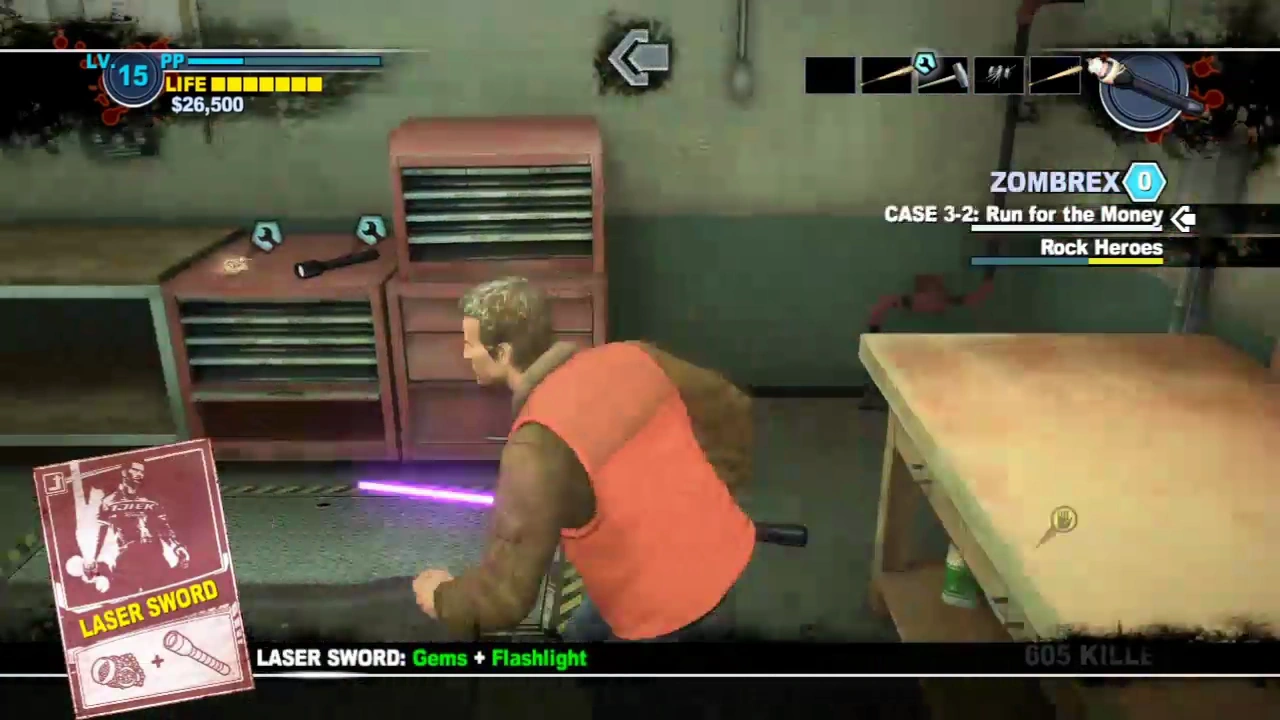This screenshot has width=1280, height=720.
Task: Click the back arrow icon at top center
Action: (x=640, y=58)
